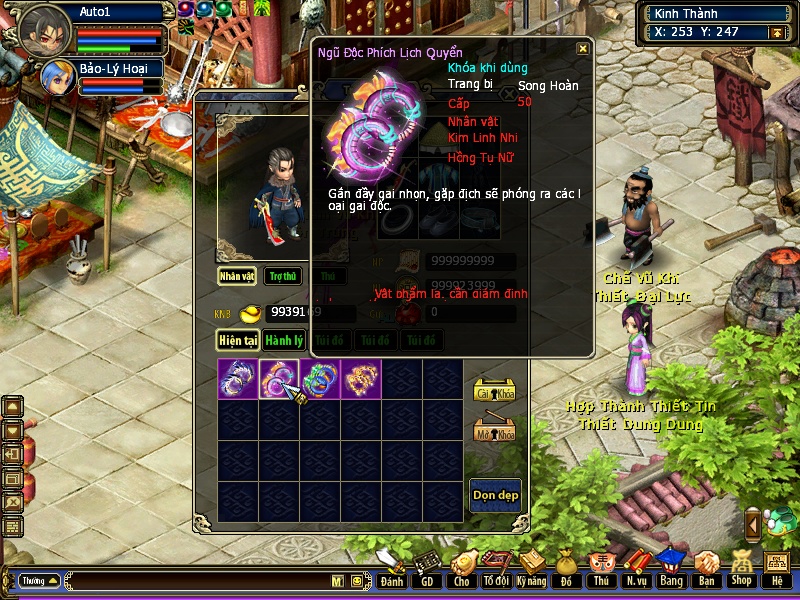The width and height of the screenshot is (800, 600).
Task: Tidy inventory with Dọn dẹp button
Action: tap(495, 495)
